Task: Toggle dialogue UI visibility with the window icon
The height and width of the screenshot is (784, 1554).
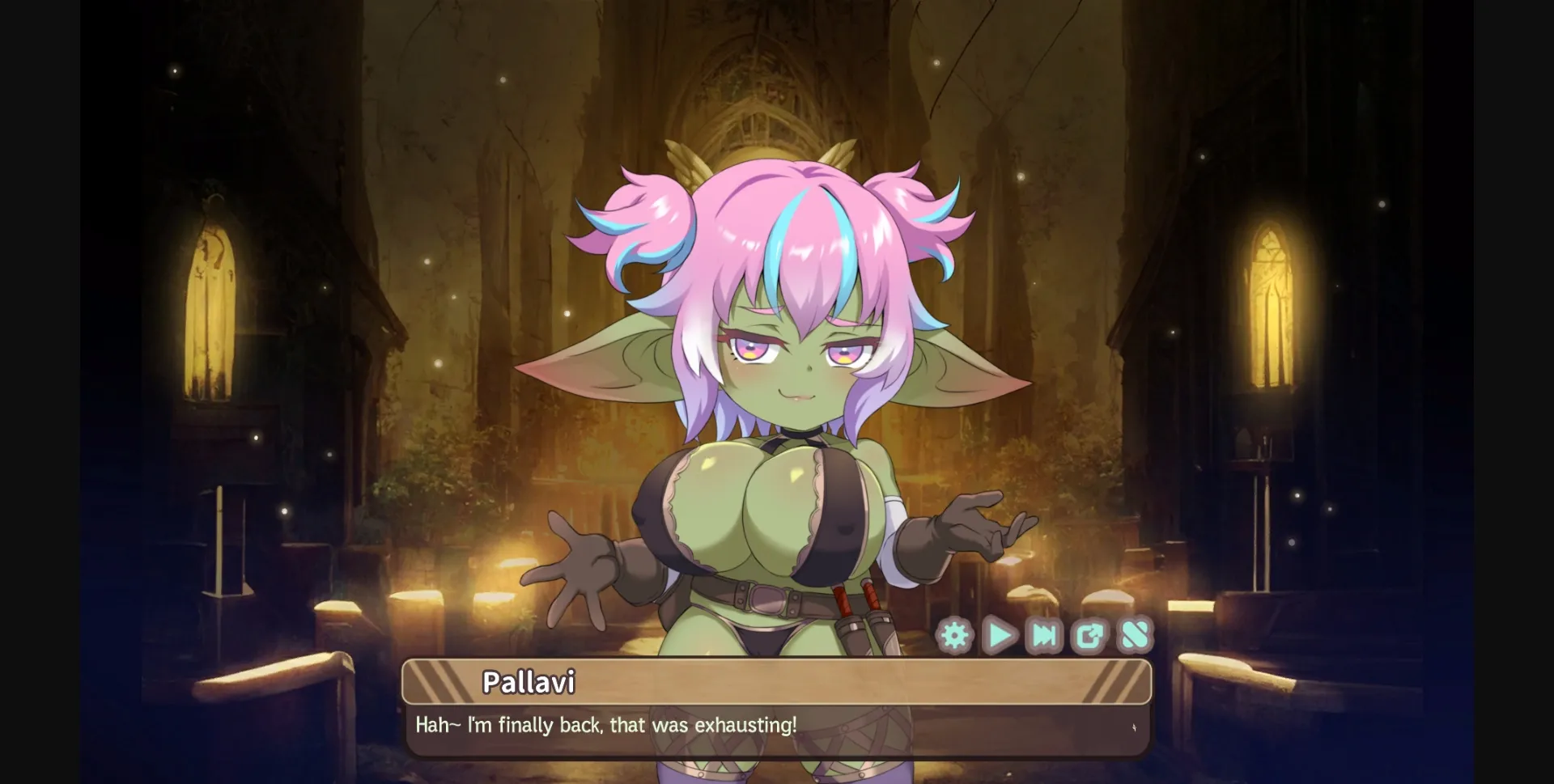Action: pos(1090,637)
